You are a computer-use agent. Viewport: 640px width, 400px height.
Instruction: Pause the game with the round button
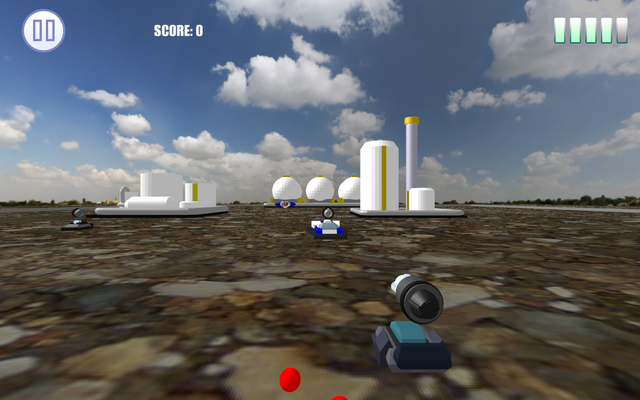point(44,31)
